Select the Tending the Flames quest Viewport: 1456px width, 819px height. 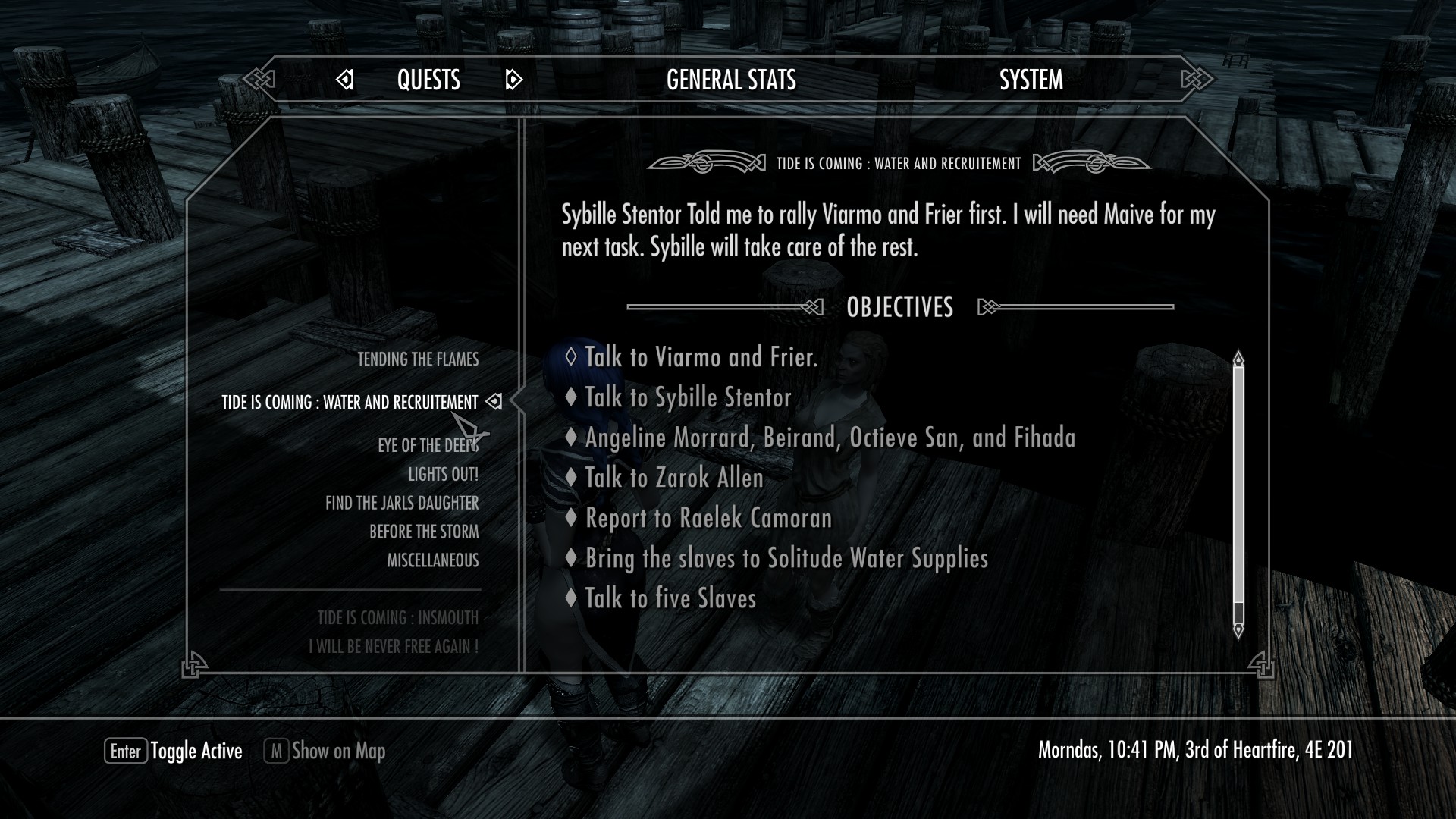(x=418, y=359)
